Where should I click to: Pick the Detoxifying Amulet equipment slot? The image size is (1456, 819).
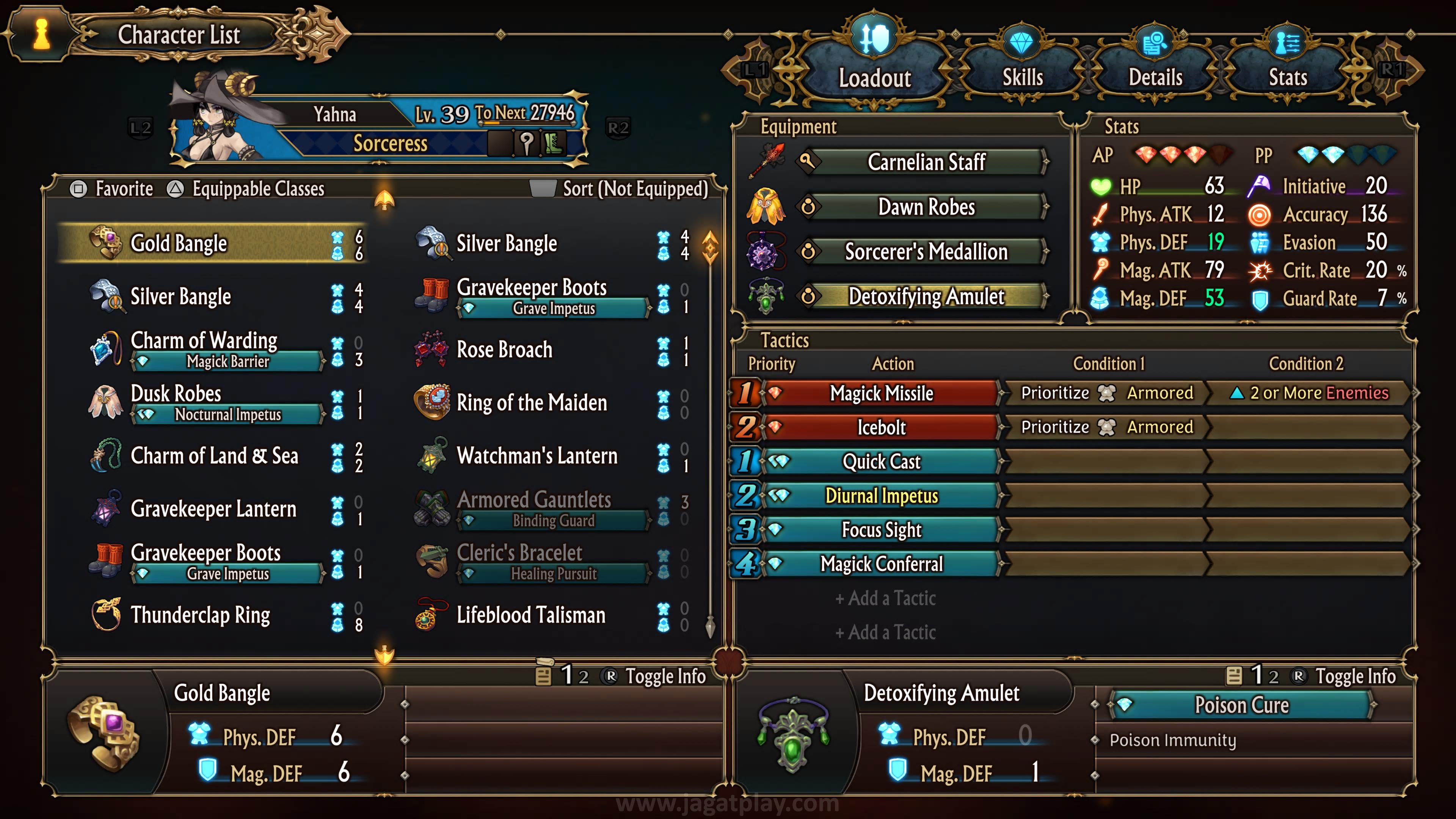(926, 296)
